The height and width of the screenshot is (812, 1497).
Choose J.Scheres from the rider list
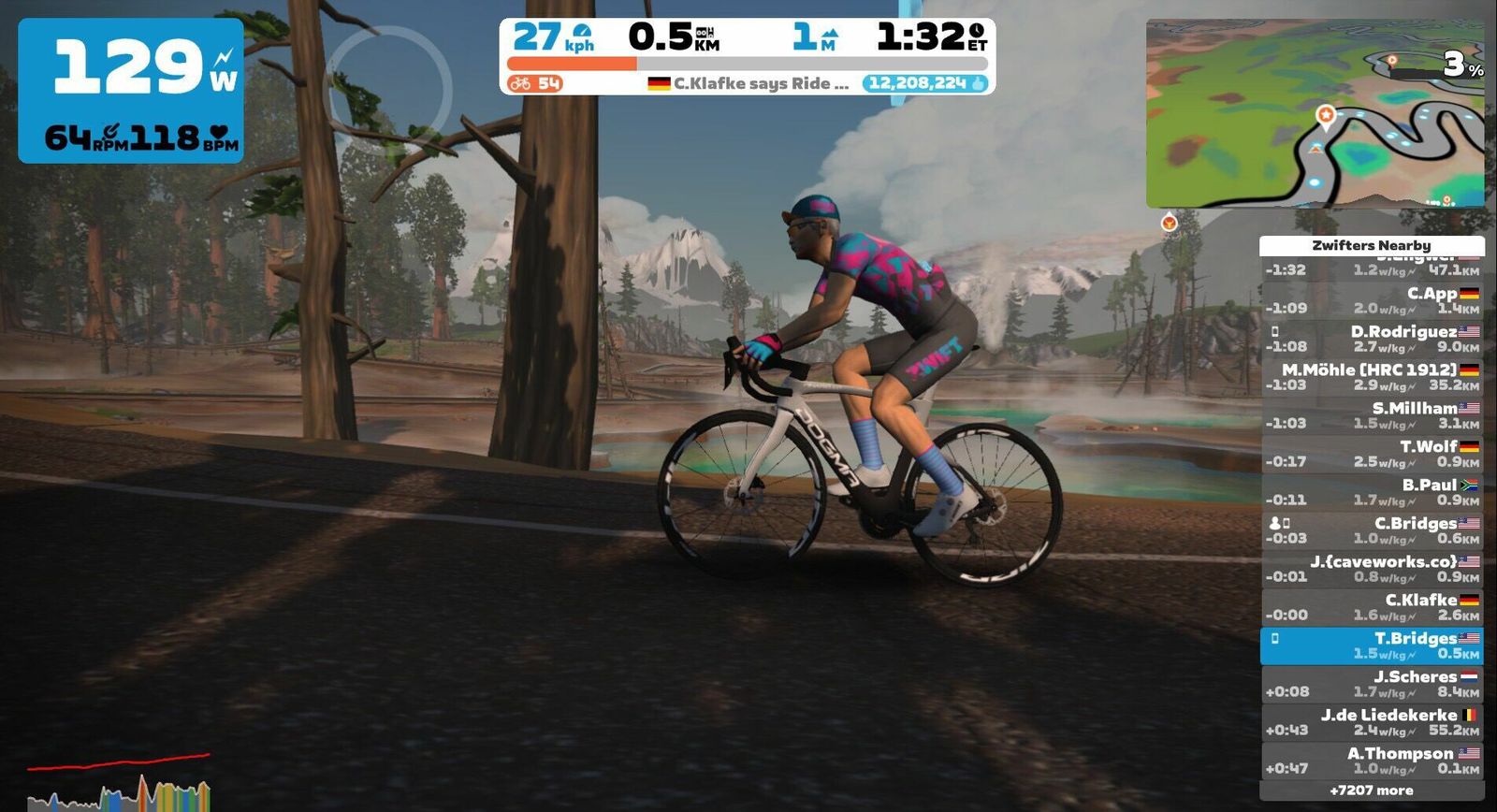coord(1372,684)
